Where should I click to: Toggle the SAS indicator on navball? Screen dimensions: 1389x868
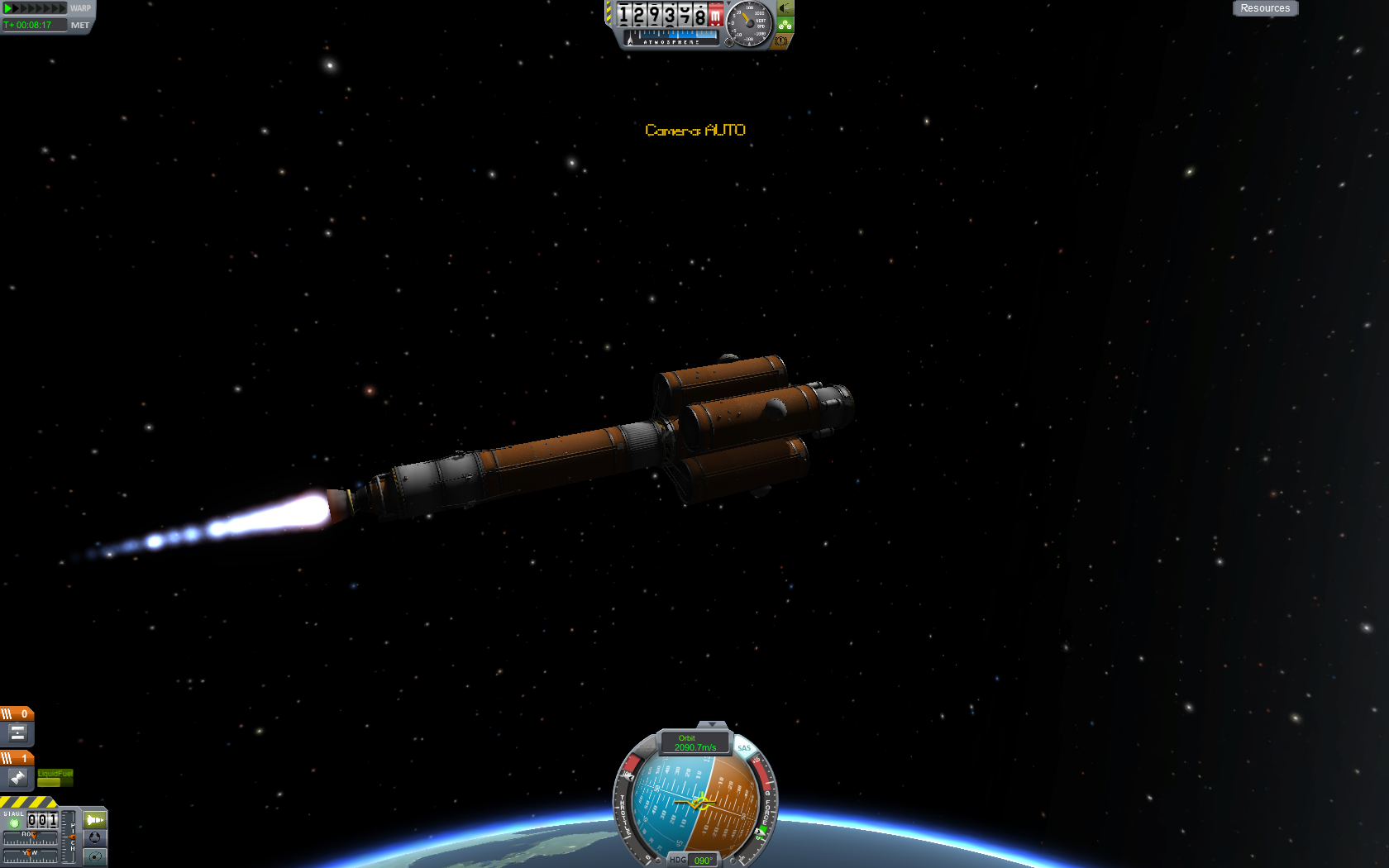pyautogui.click(x=744, y=748)
